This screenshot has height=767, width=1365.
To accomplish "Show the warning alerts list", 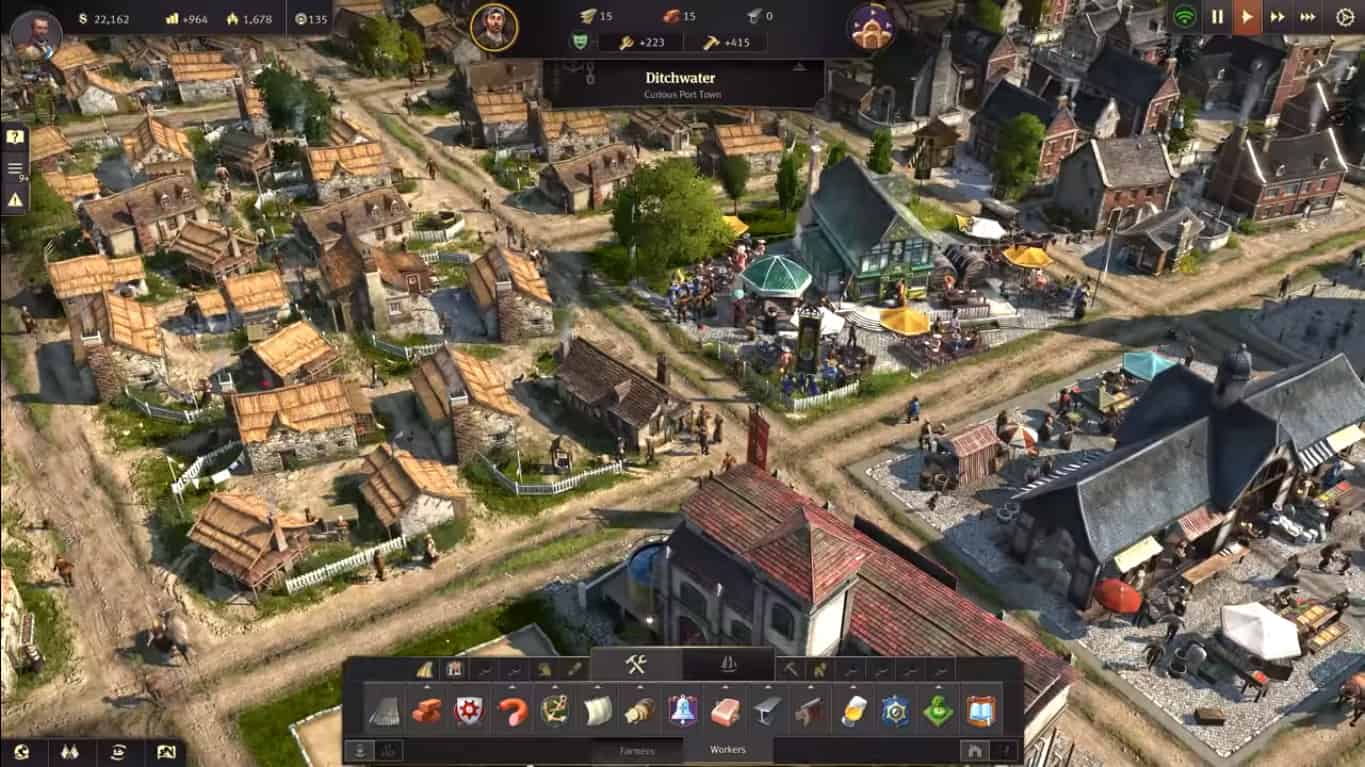I will [15, 200].
